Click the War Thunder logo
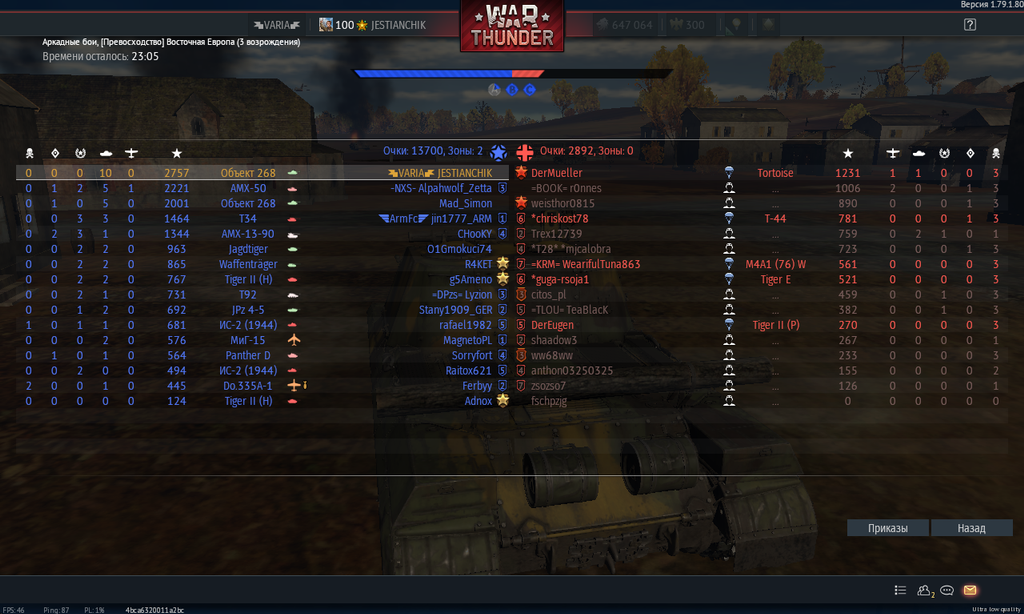The image size is (1024, 614). [x=512, y=27]
